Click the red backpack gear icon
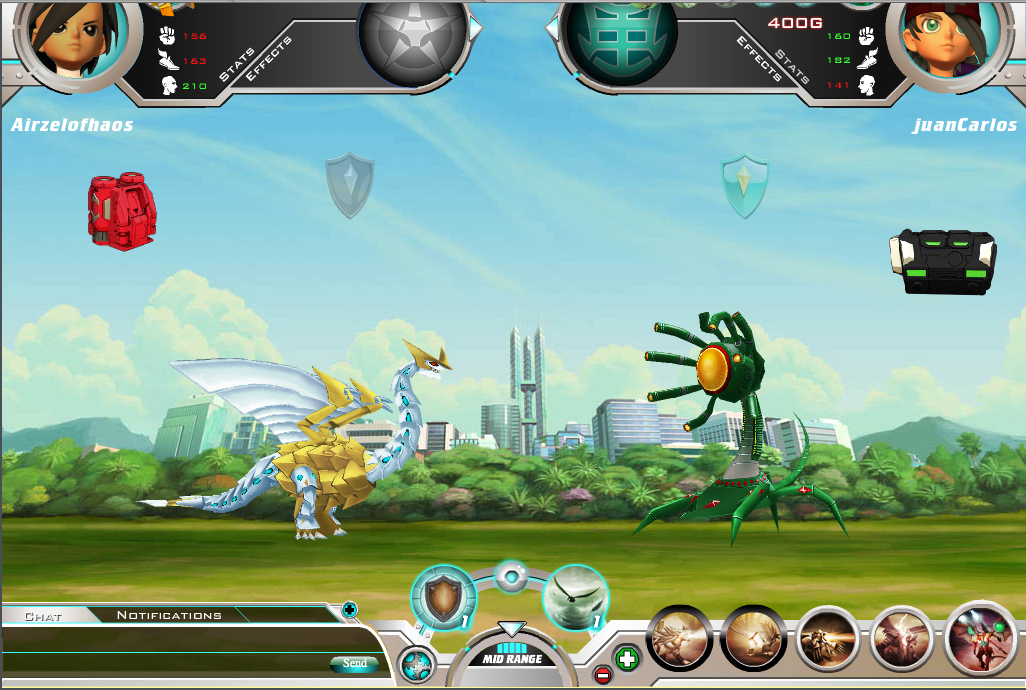 [x=122, y=212]
